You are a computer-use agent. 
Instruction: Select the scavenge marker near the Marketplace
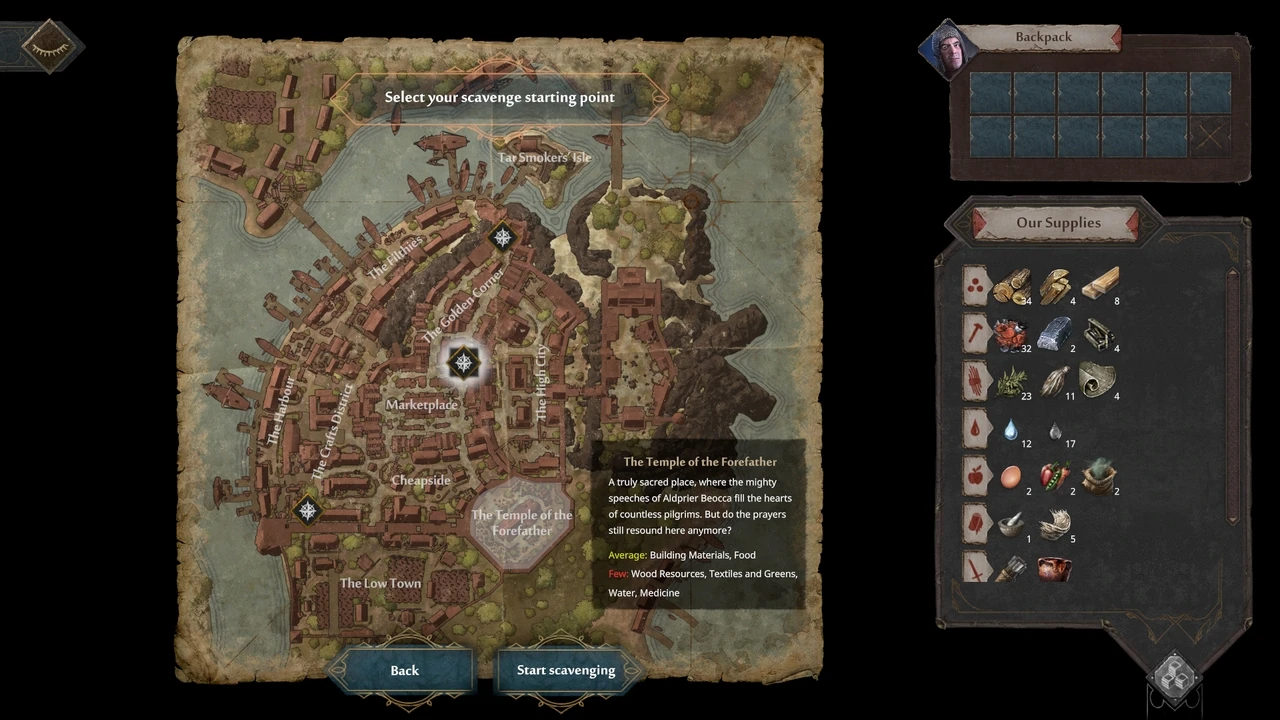[464, 363]
